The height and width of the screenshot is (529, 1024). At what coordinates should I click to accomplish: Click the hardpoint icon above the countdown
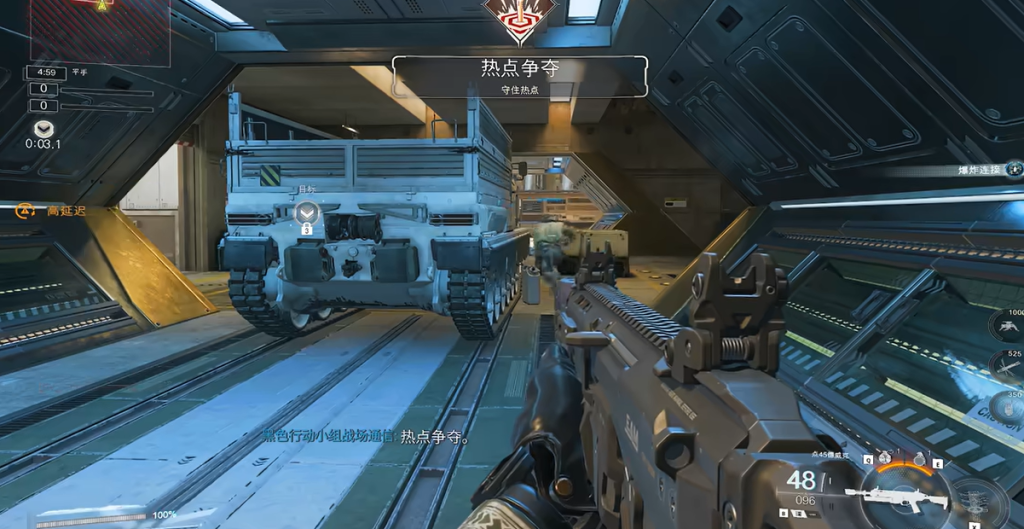[43, 129]
